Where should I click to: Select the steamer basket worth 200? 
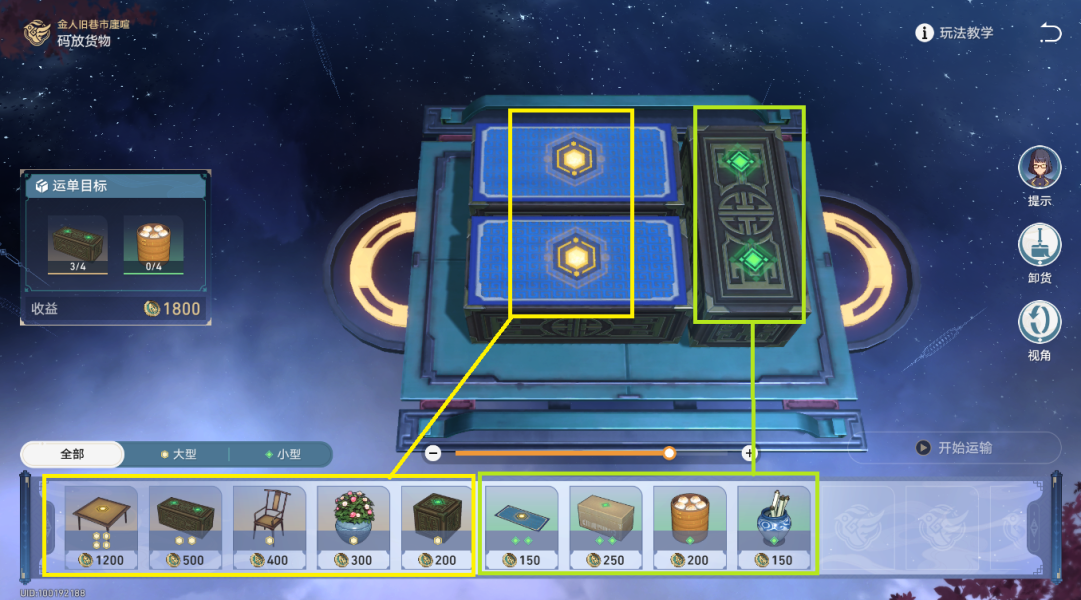[689, 525]
